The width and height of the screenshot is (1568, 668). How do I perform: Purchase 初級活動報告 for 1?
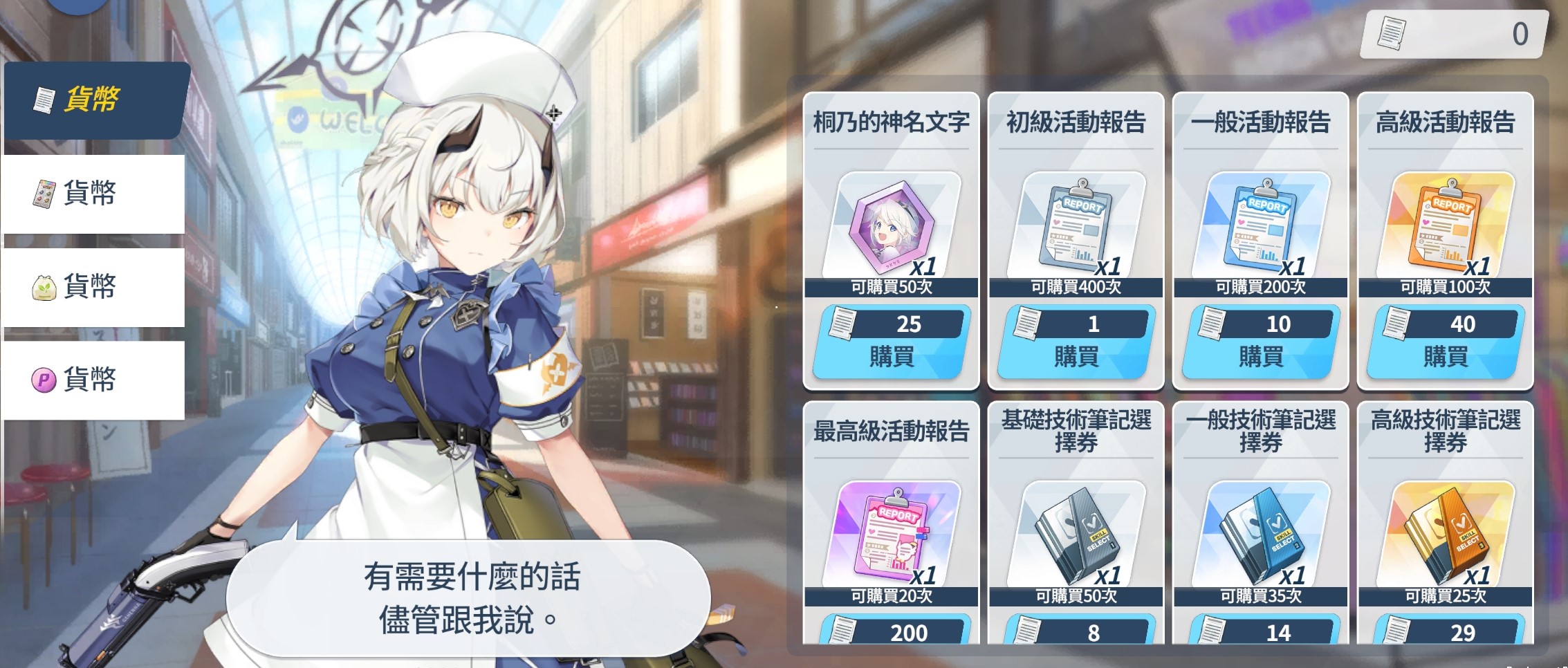1076,342
